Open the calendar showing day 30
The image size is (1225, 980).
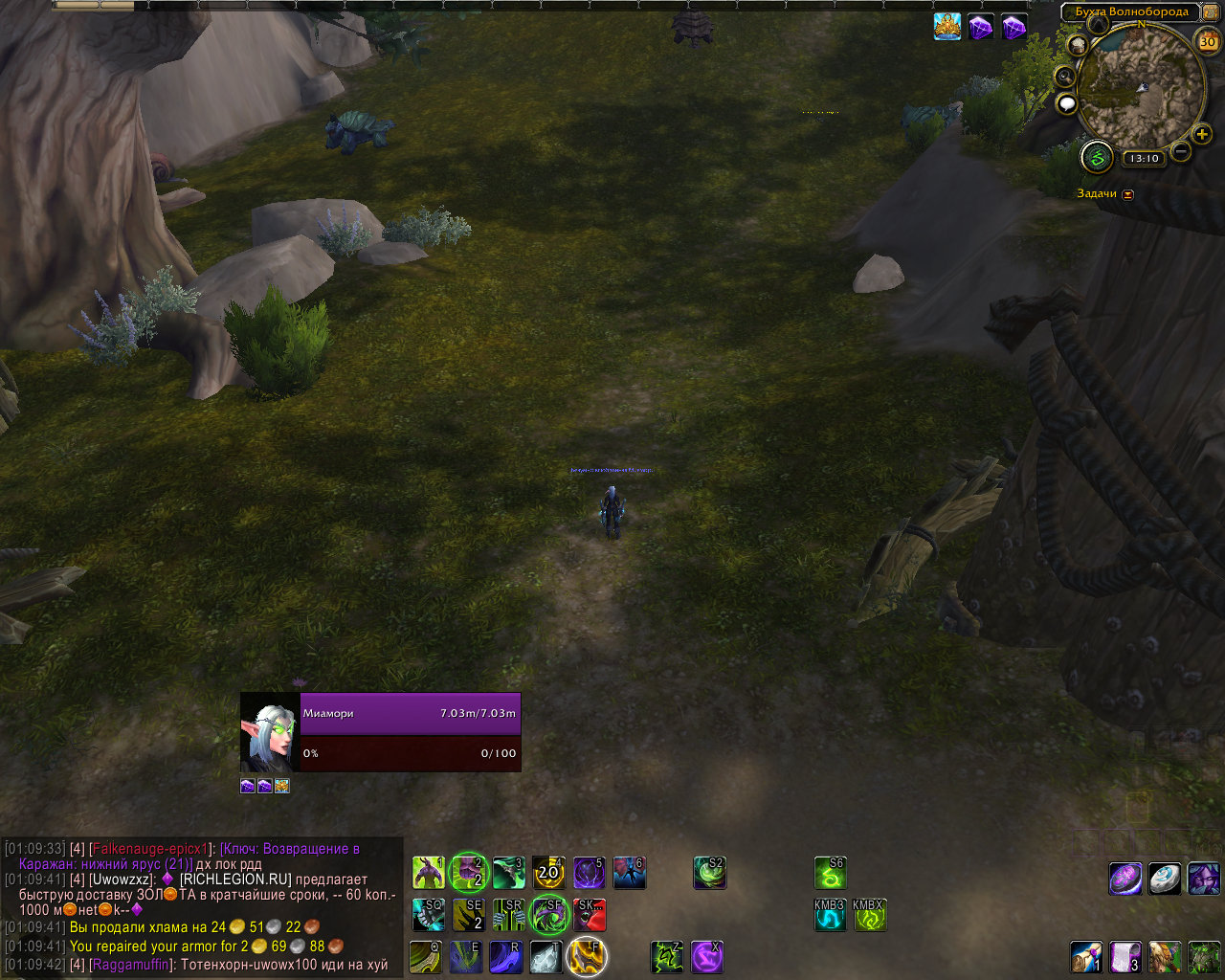tap(1208, 41)
